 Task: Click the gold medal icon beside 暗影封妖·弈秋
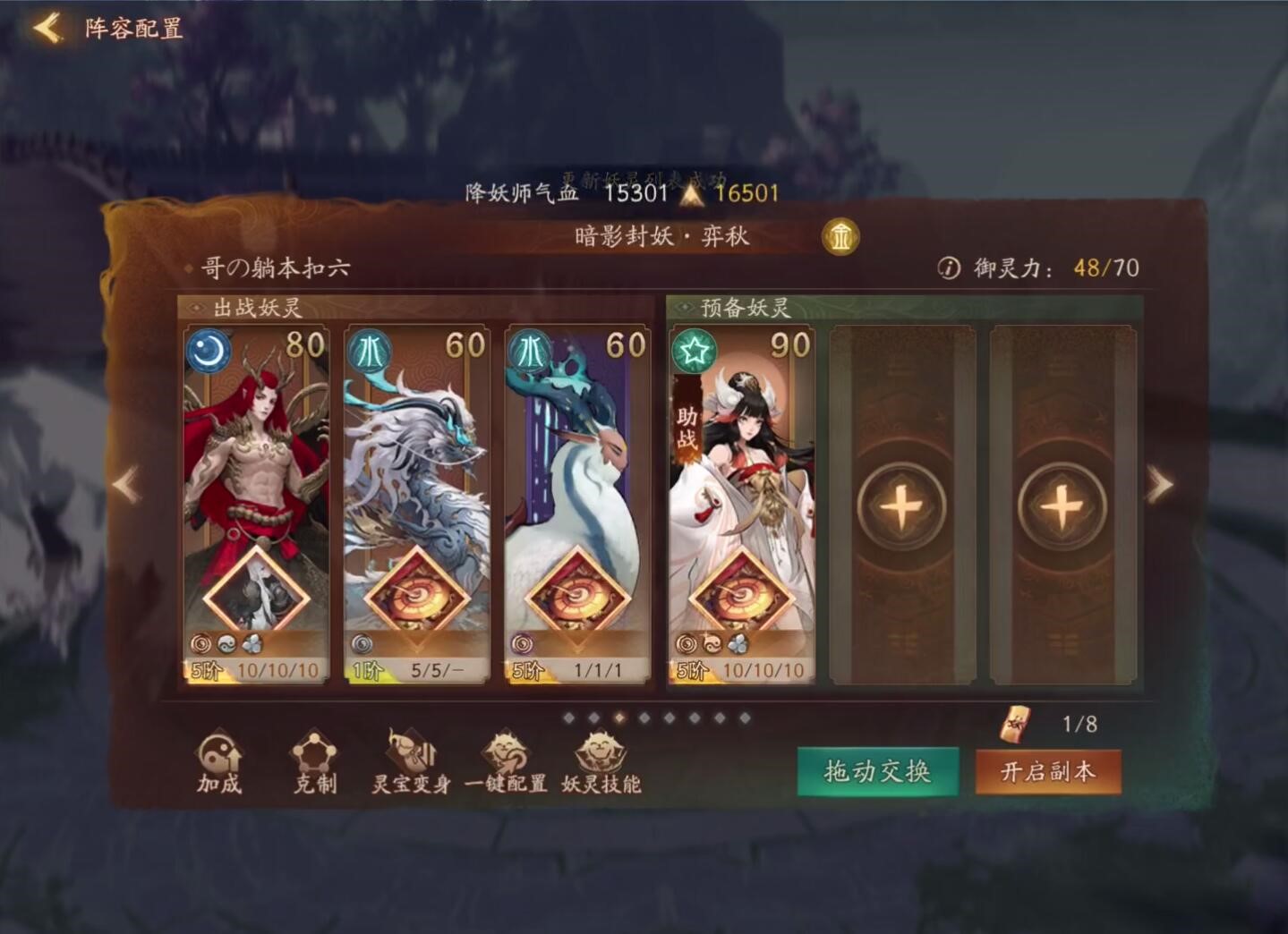point(840,237)
